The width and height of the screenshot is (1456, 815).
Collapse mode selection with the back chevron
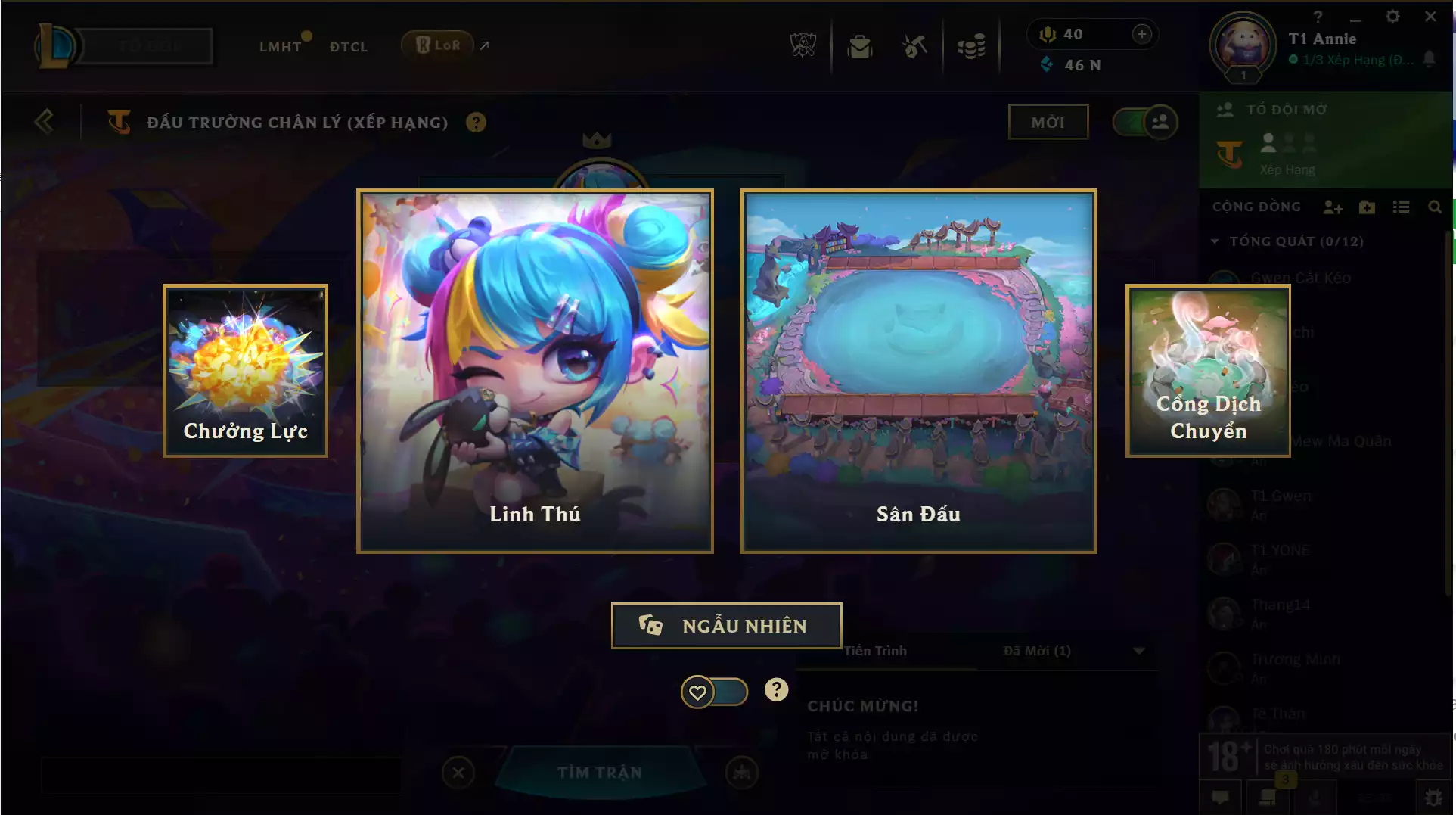click(x=44, y=122)
